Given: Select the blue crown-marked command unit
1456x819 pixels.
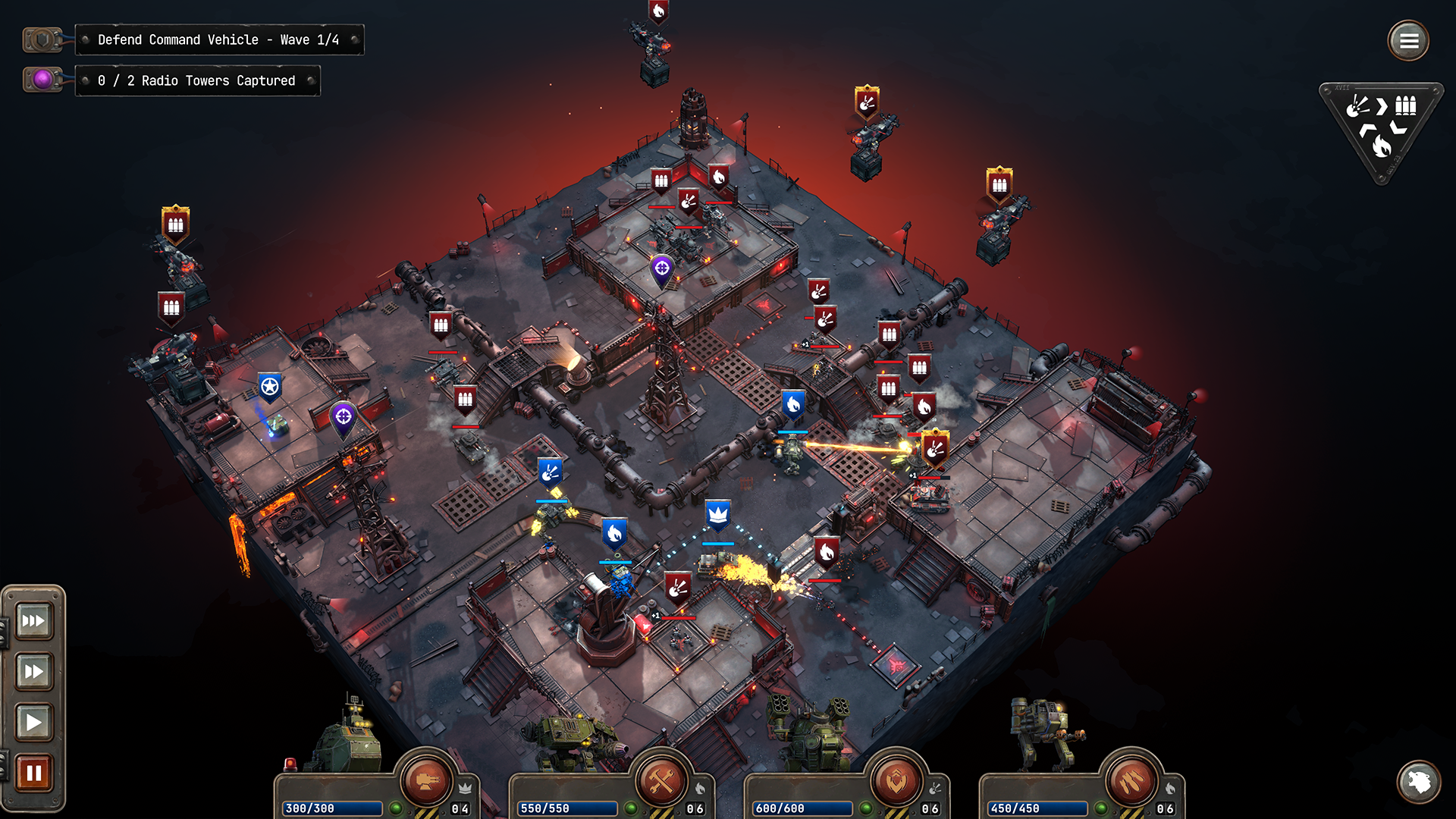Looking at the screenshot, I should (x=717, y=515).
